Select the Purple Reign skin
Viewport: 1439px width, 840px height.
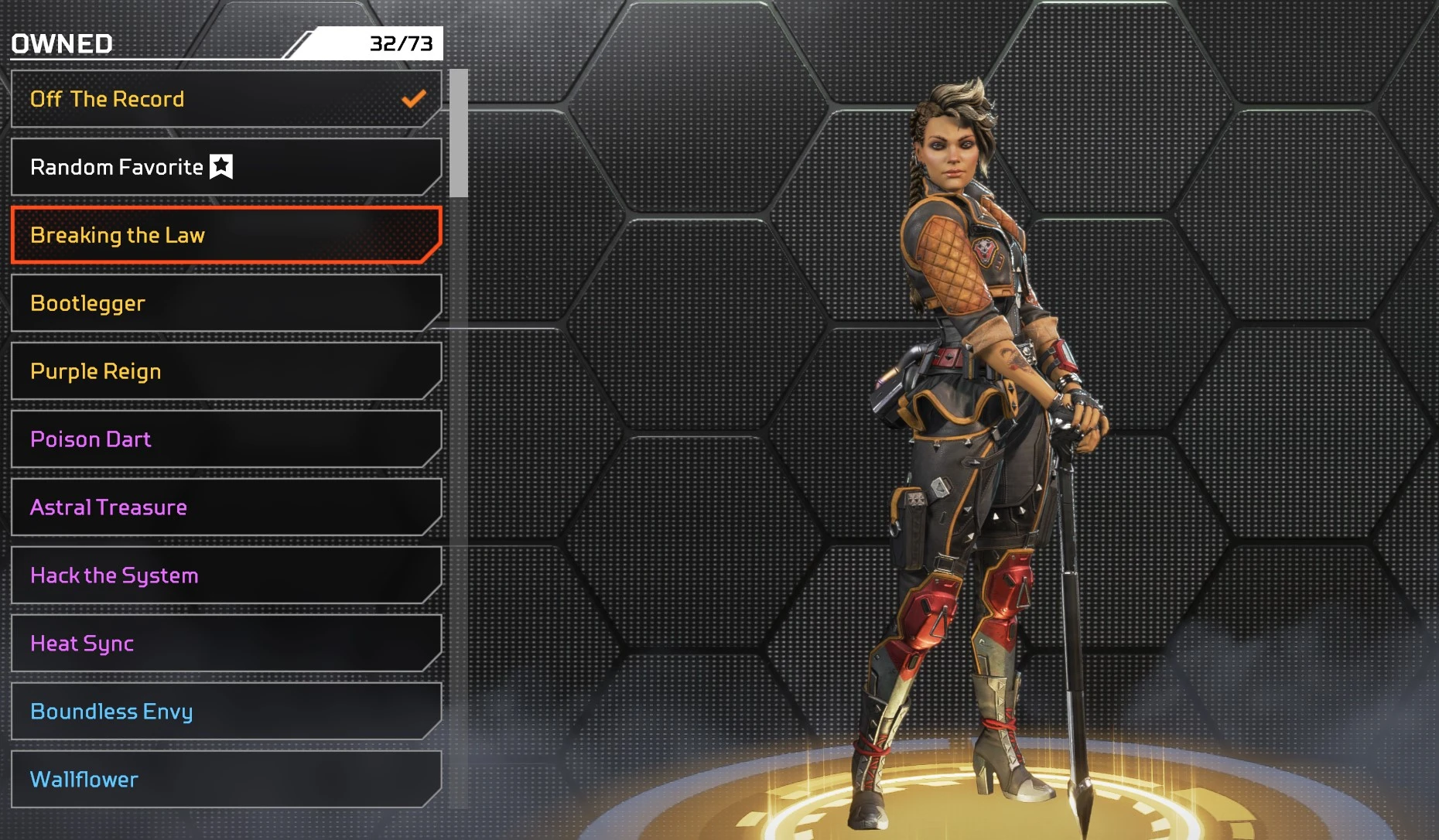pos(226,371)
